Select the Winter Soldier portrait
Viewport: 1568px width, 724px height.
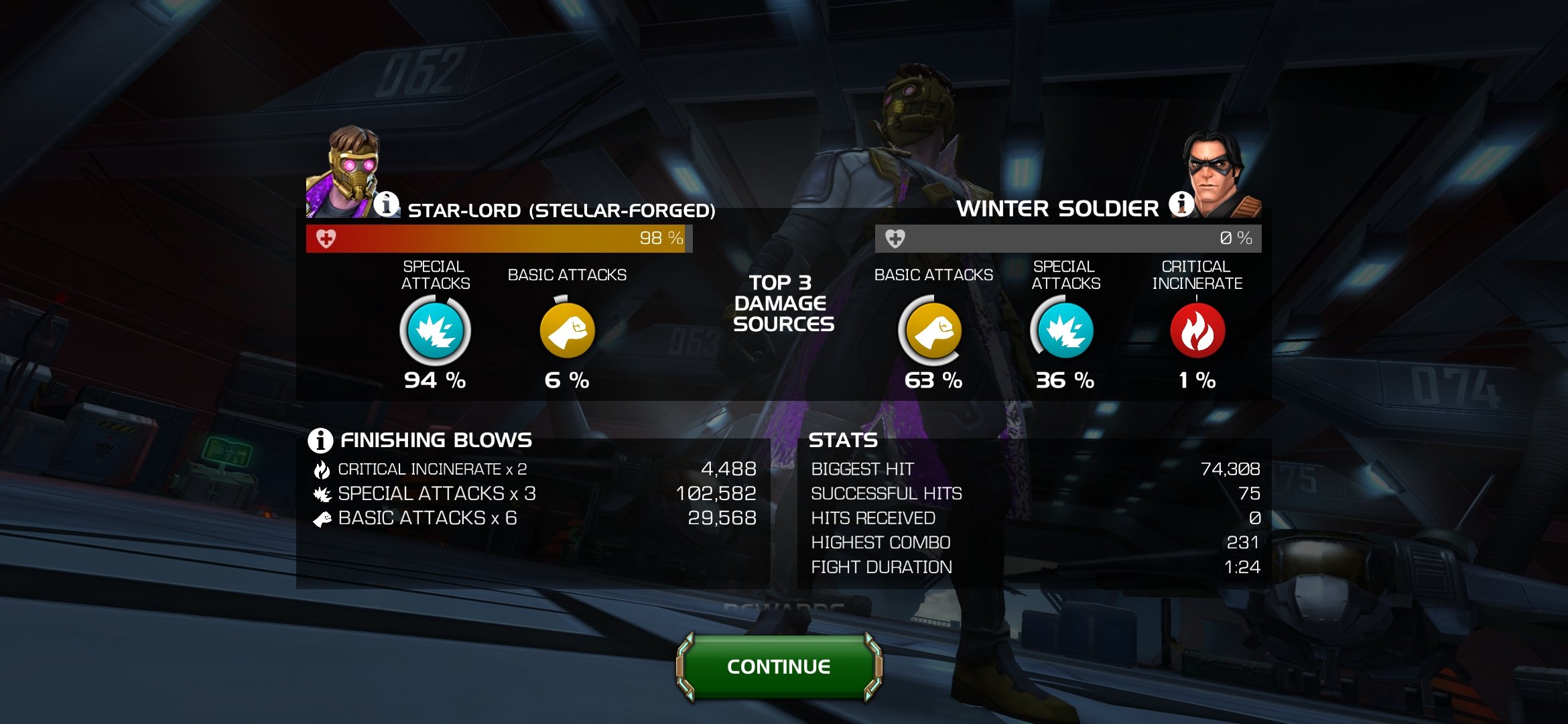pos(1220,174)
